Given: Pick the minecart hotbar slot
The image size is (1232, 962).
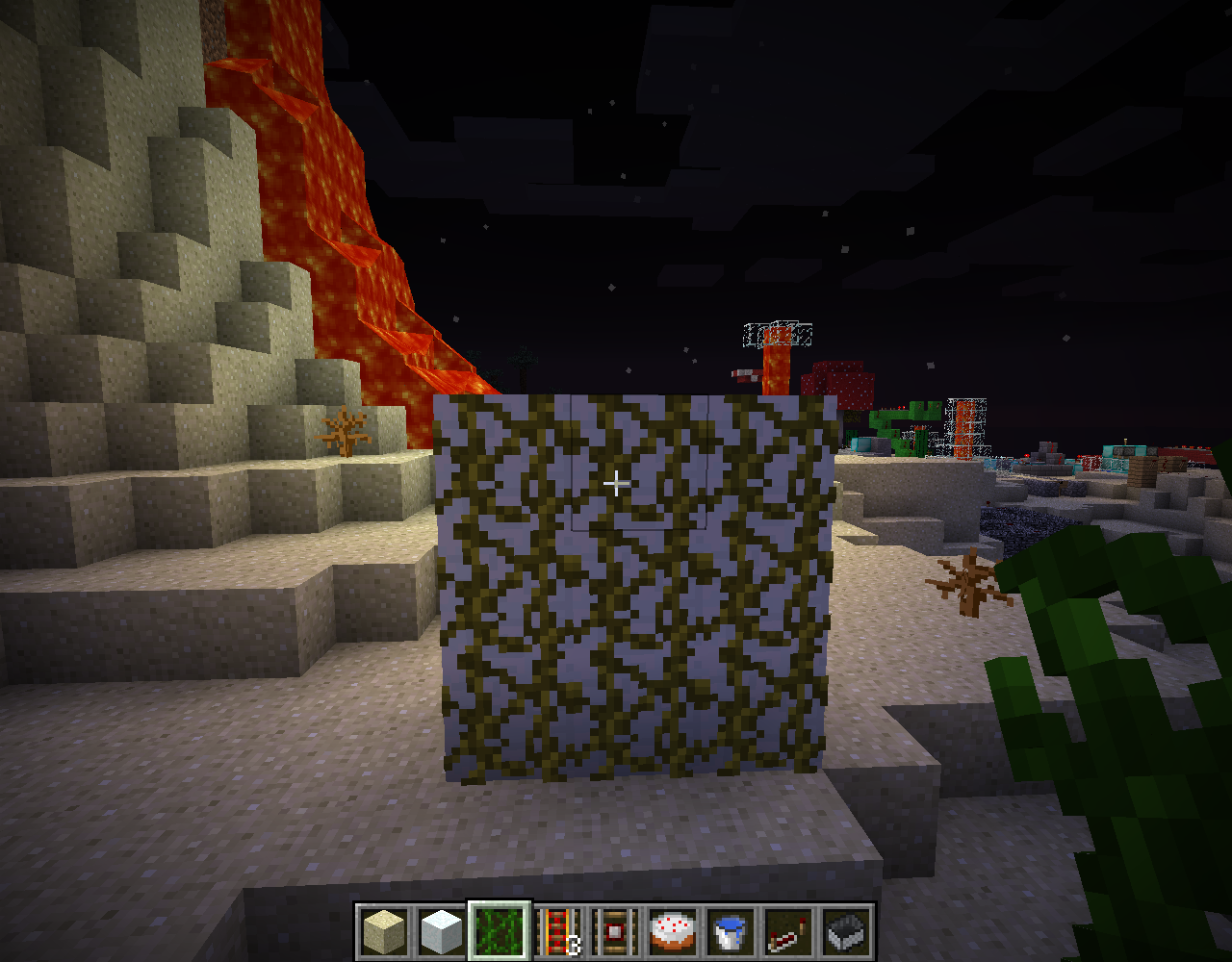Looking at the screenshot, I should tap(847, 931).
